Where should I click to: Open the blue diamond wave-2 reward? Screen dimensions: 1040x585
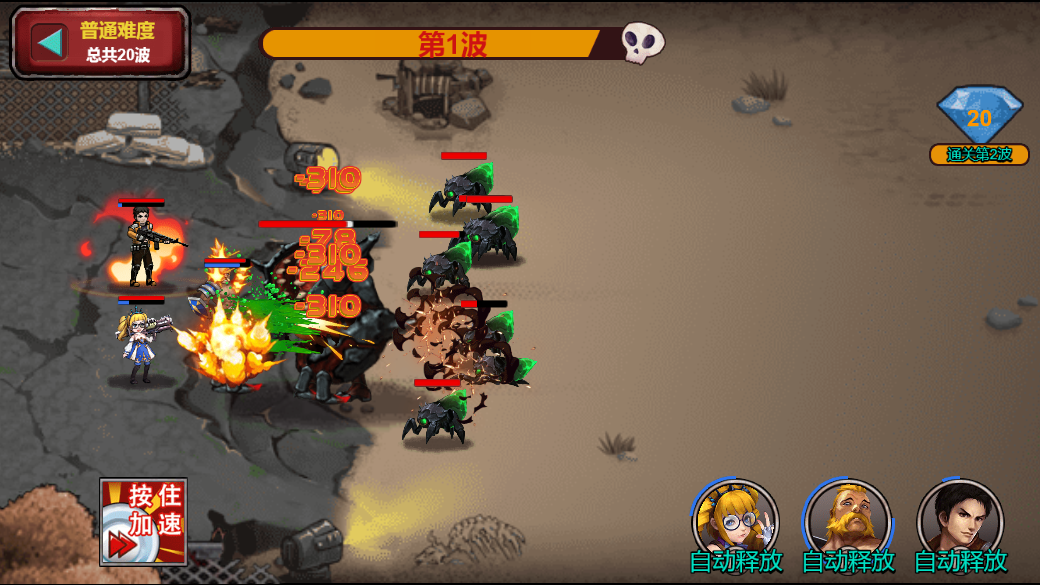(x=979, y=118)
